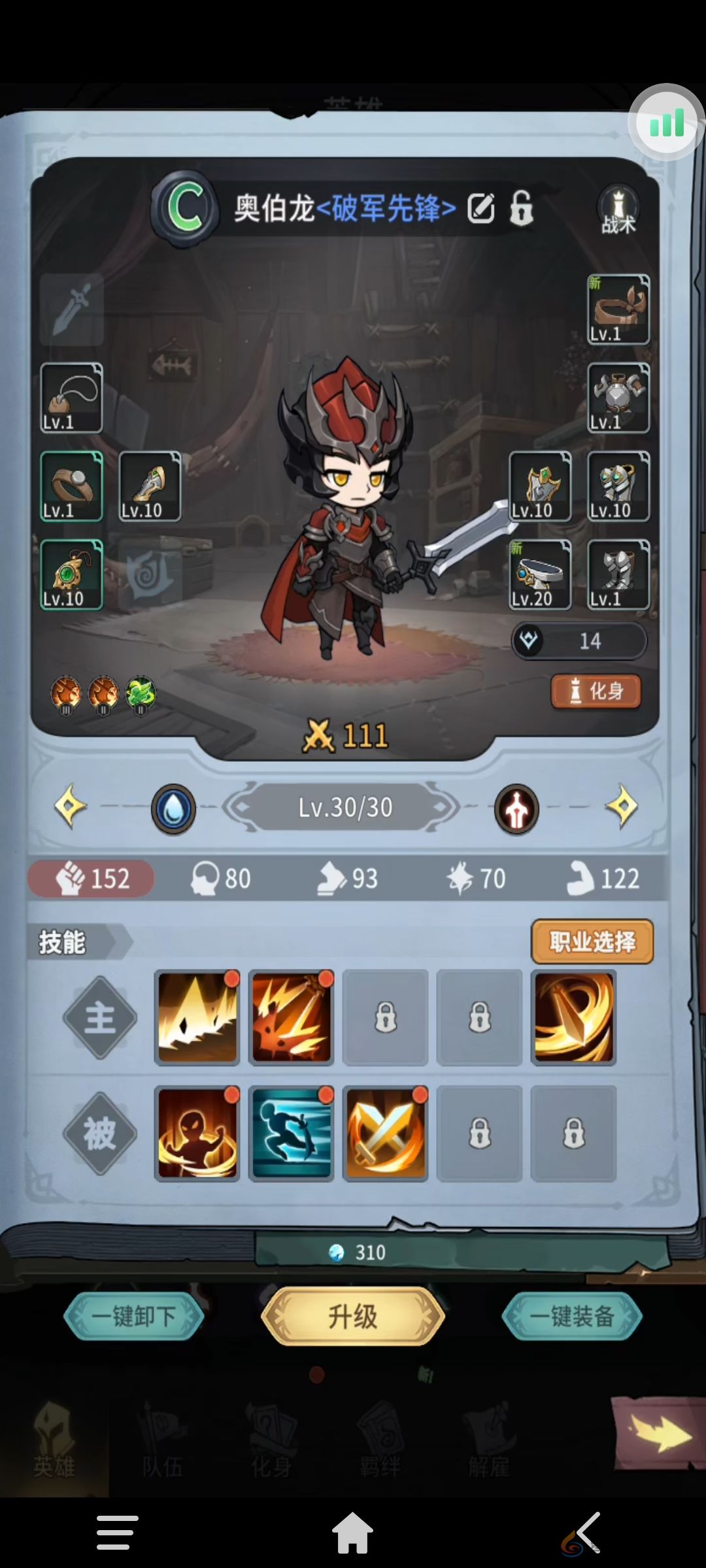Auto-equip gear with 一键装备
706x1568 pixels.
point(571,1316)
